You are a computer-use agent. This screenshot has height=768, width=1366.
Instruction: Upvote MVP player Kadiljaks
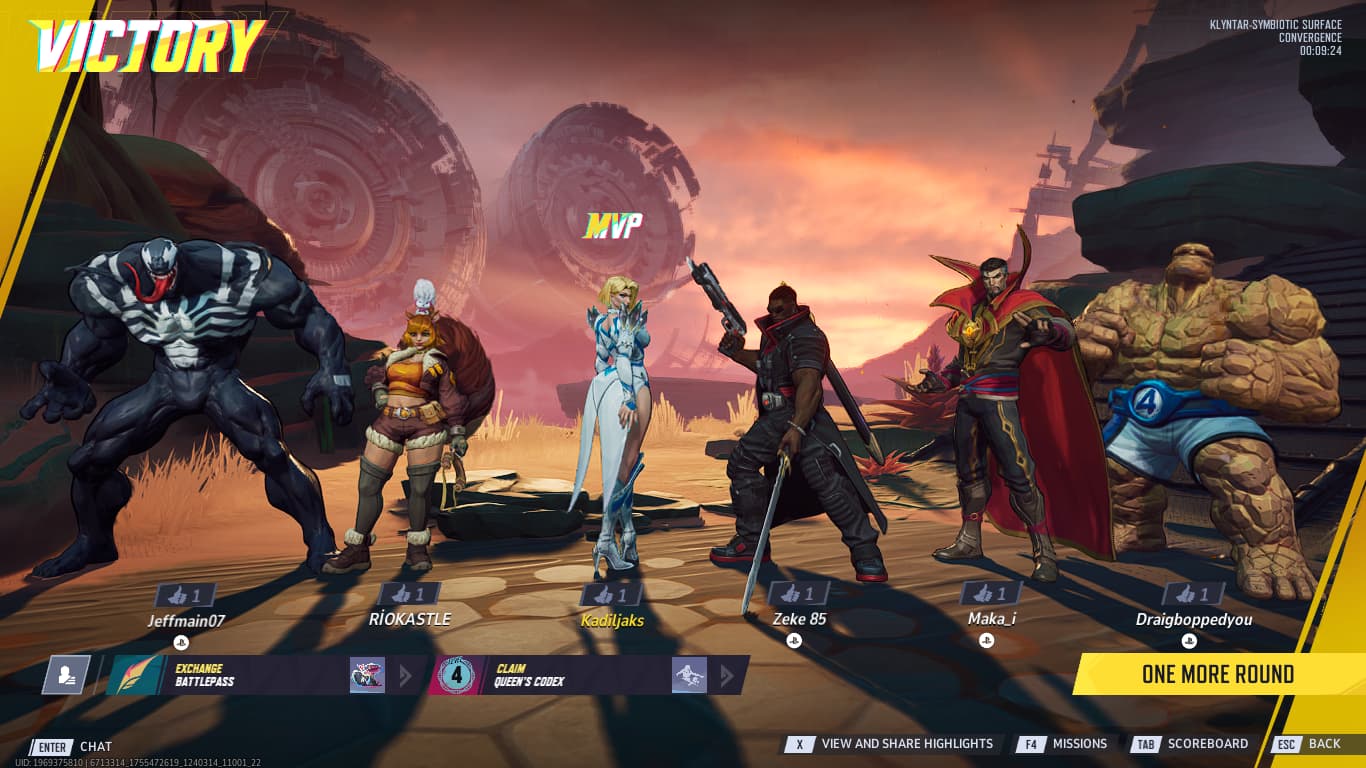[x=612, y=595]
